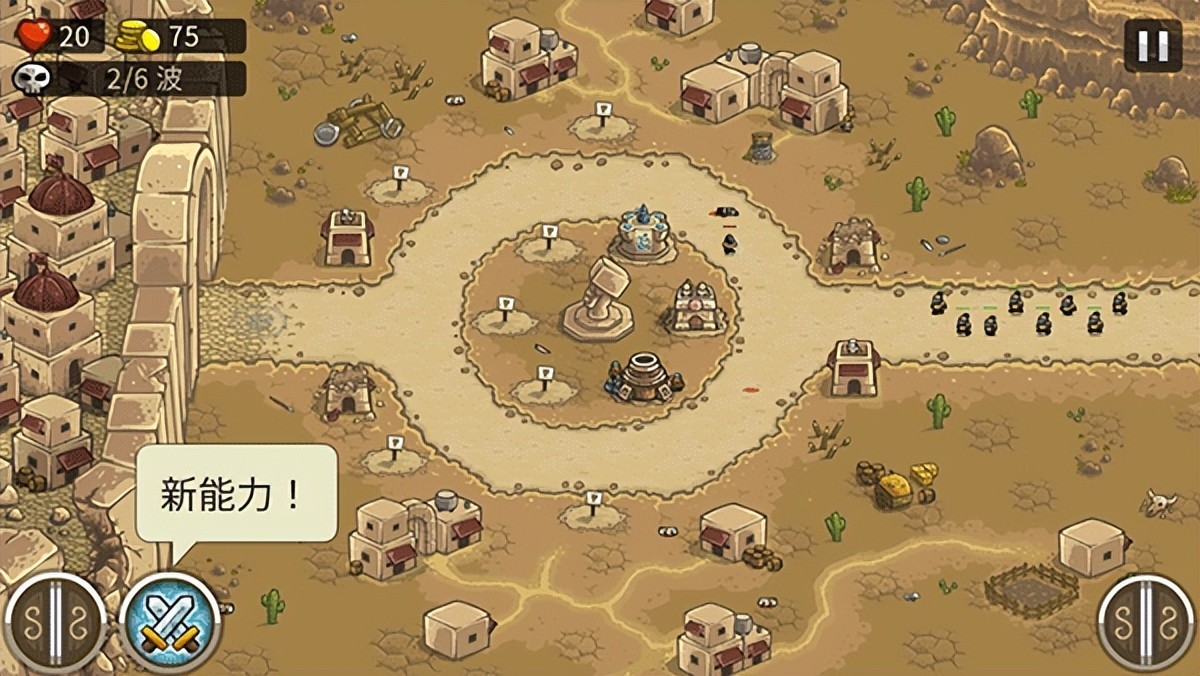Open the 新能力! notification bubble

pyautogui.click(x=236, y=494)
